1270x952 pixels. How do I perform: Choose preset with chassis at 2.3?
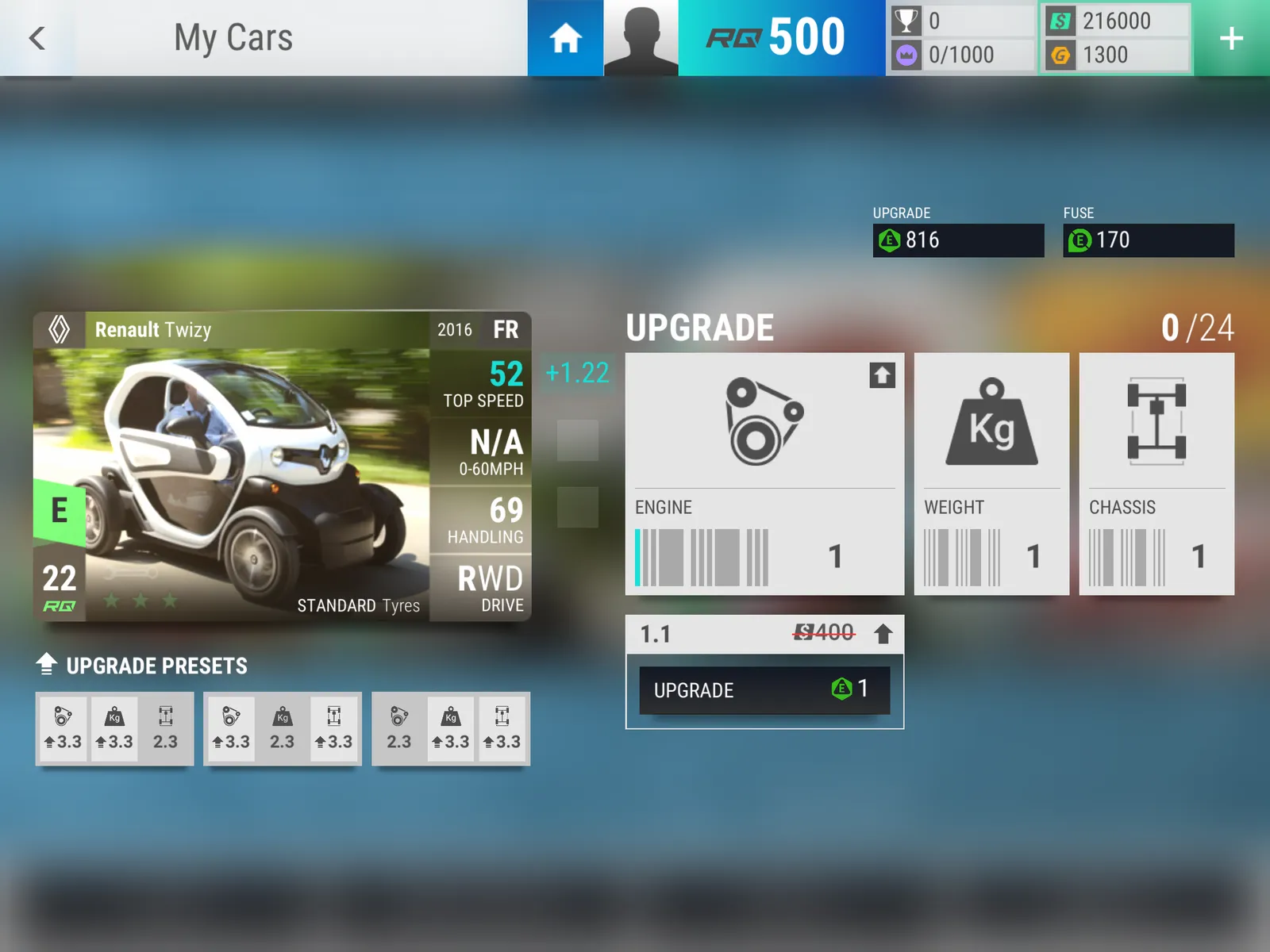114,728
